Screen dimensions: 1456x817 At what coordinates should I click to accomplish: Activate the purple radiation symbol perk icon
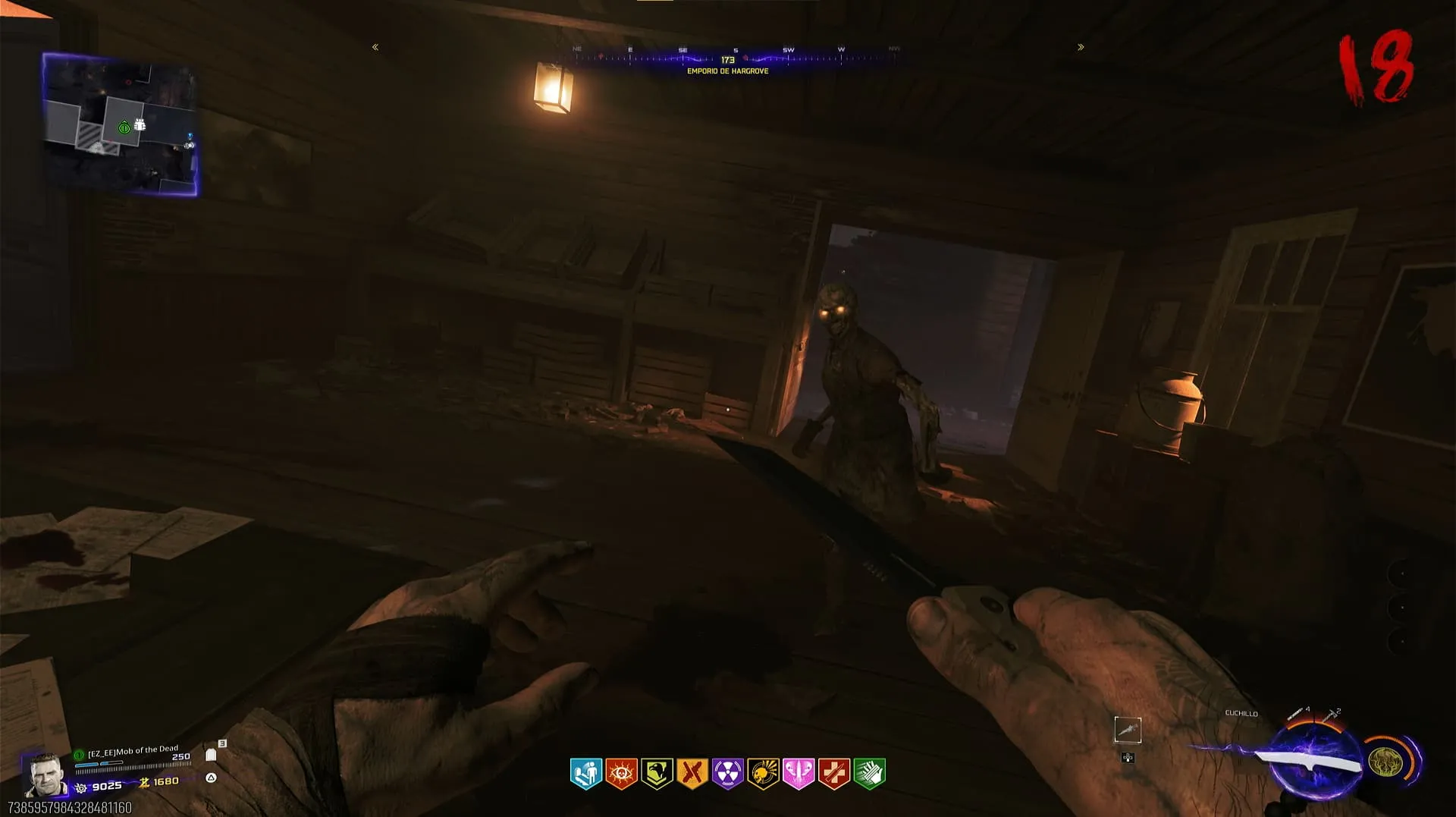(x=727, y=774)
